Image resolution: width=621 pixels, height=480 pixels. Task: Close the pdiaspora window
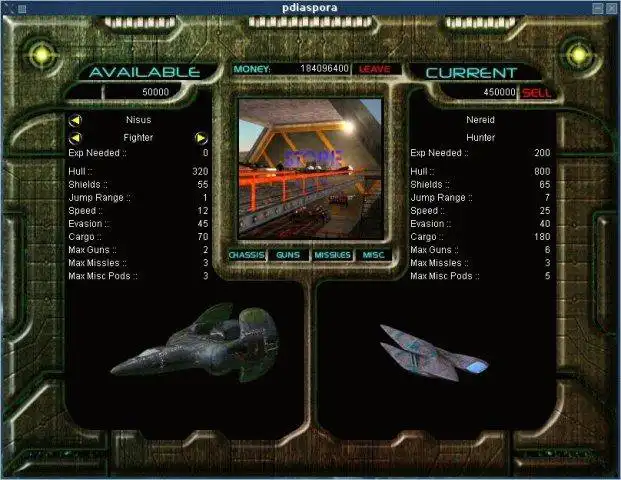(611, 7)
